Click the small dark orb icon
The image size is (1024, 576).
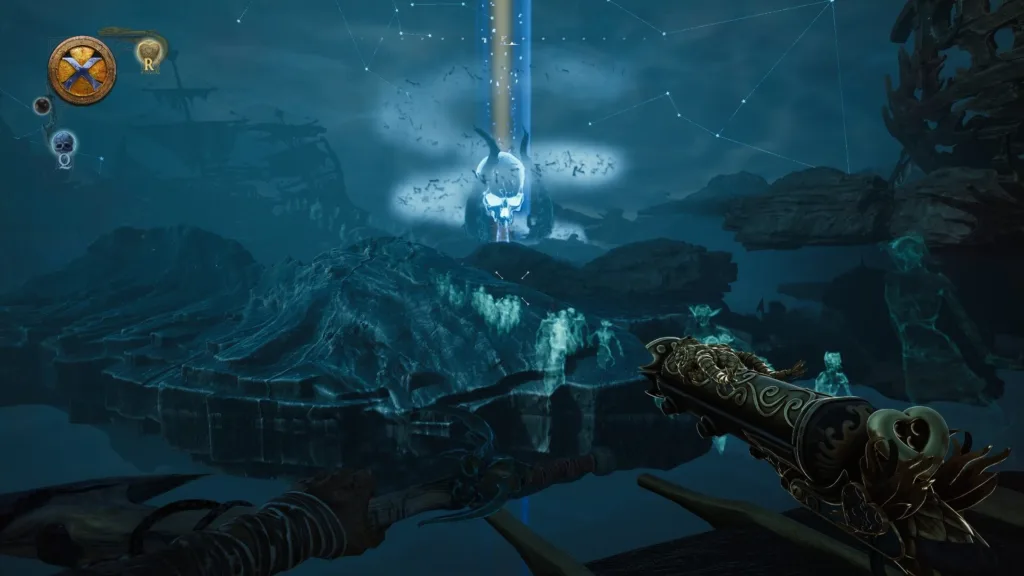click(42, 105)
